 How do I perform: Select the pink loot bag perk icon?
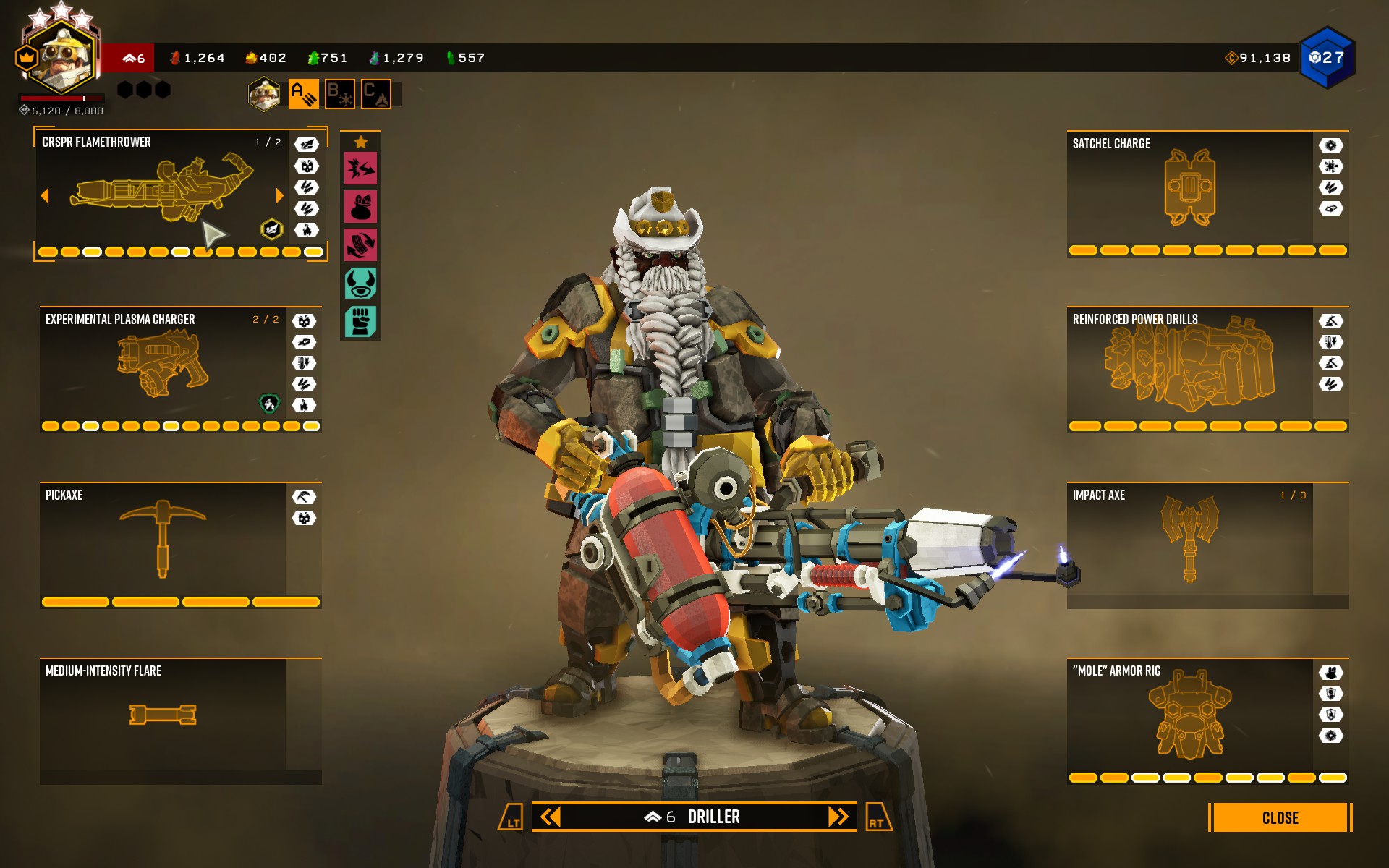click(362, 206)
